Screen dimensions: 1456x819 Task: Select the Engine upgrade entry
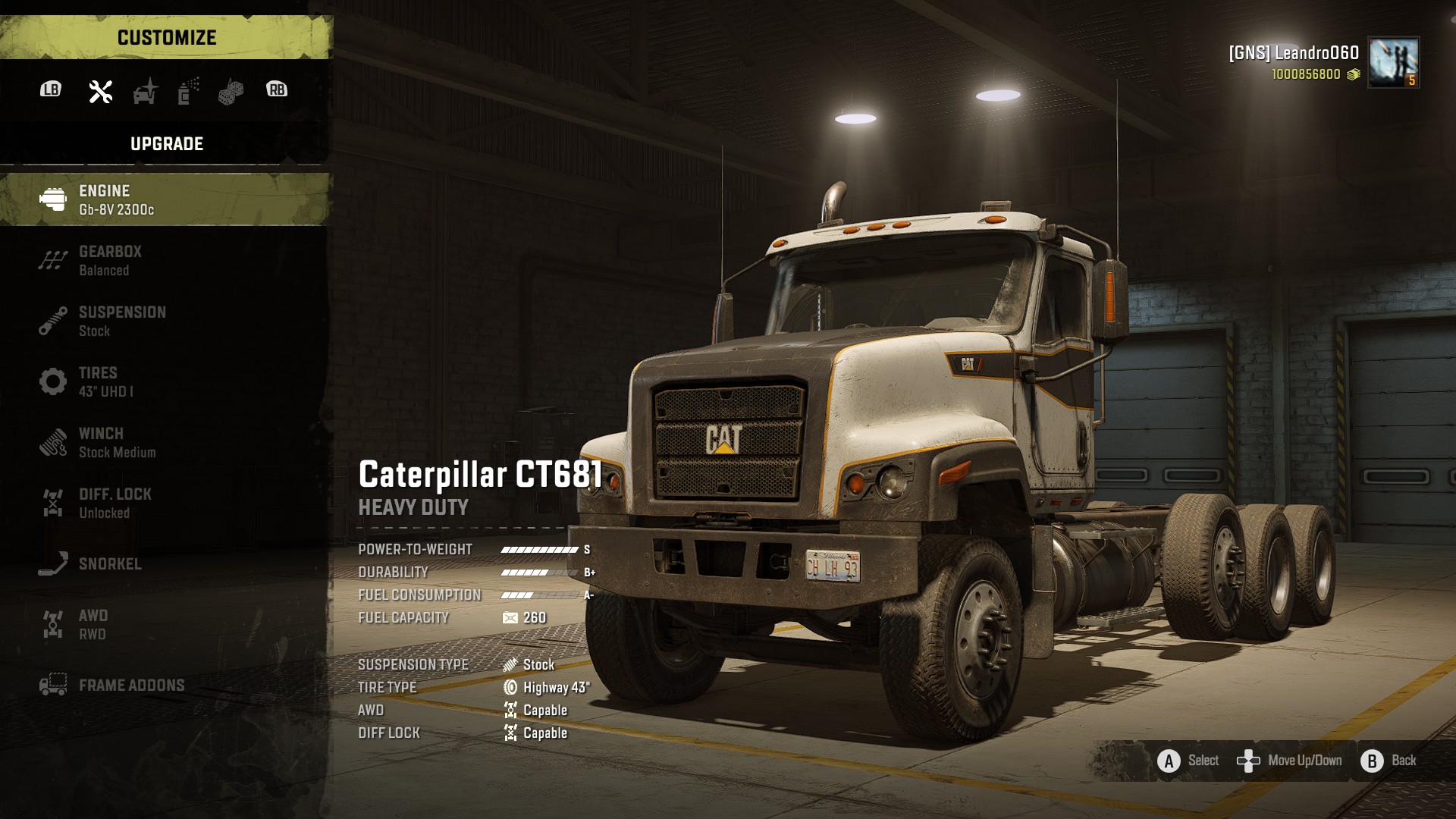pyautogui.click(x=165, y=199)
